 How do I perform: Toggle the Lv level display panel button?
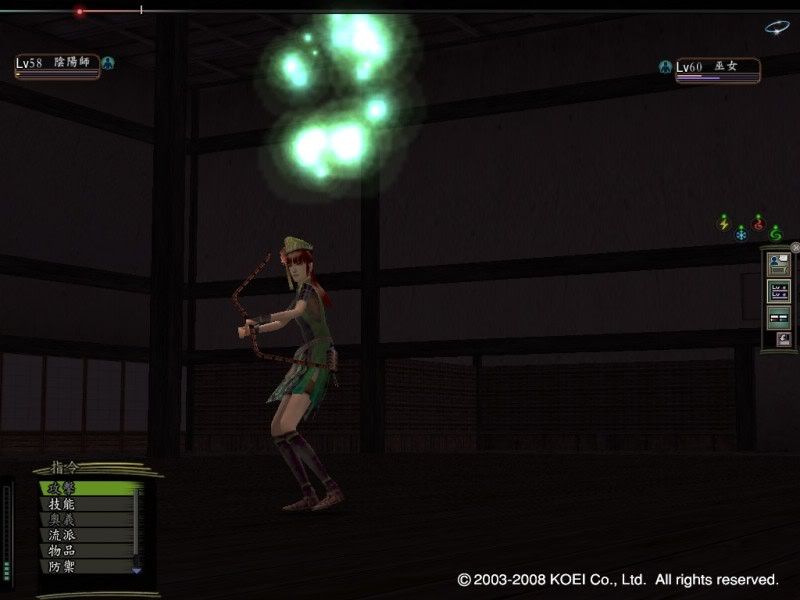778,292
